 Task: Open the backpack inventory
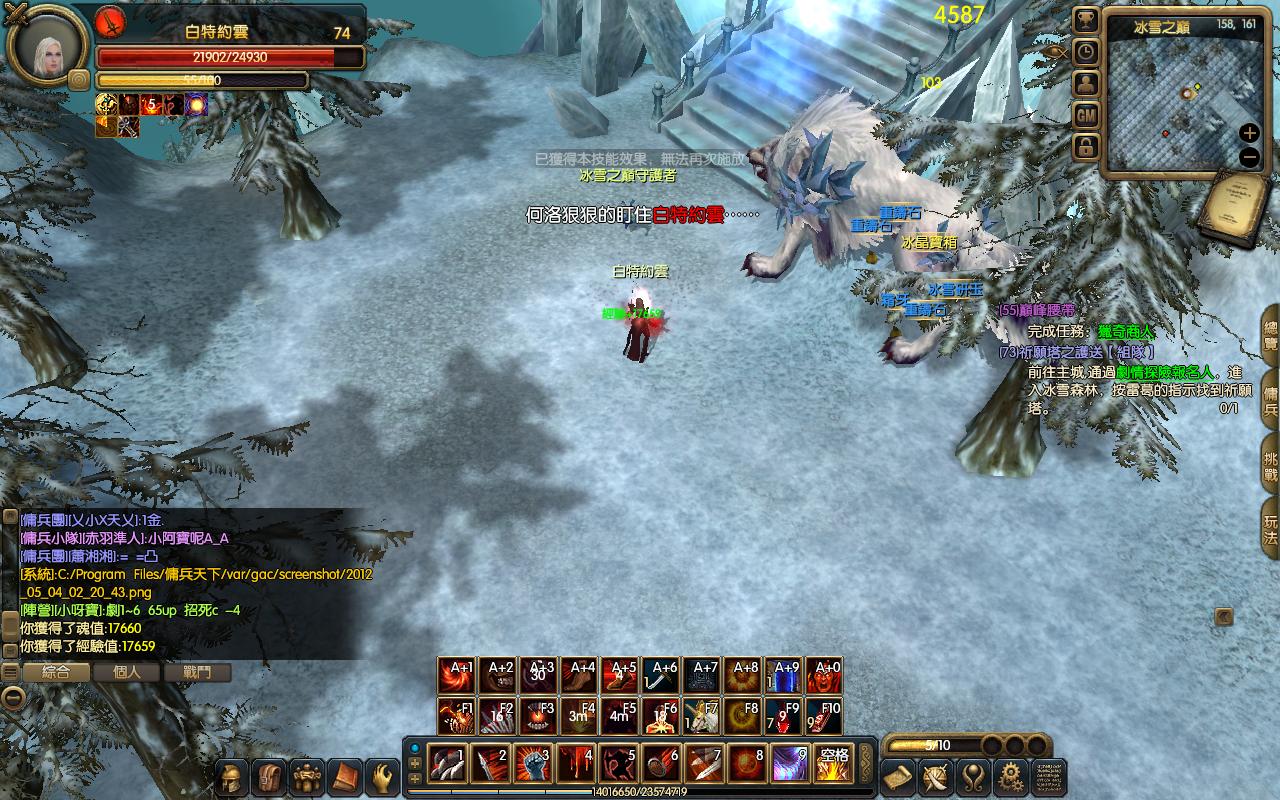tap(268, 777)
